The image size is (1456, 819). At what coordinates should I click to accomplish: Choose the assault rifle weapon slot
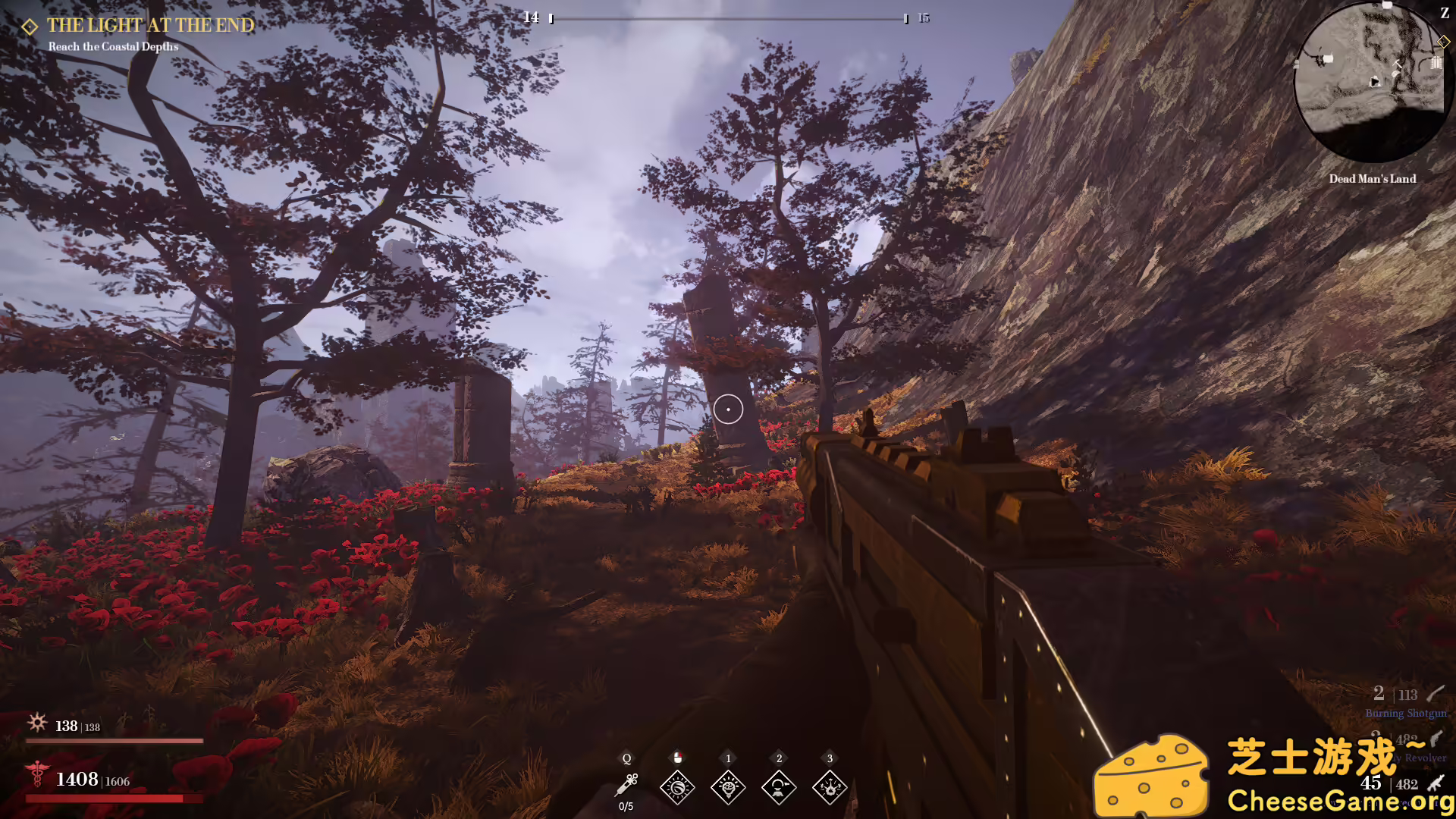pyautogui.click(x=1403, y=784)
